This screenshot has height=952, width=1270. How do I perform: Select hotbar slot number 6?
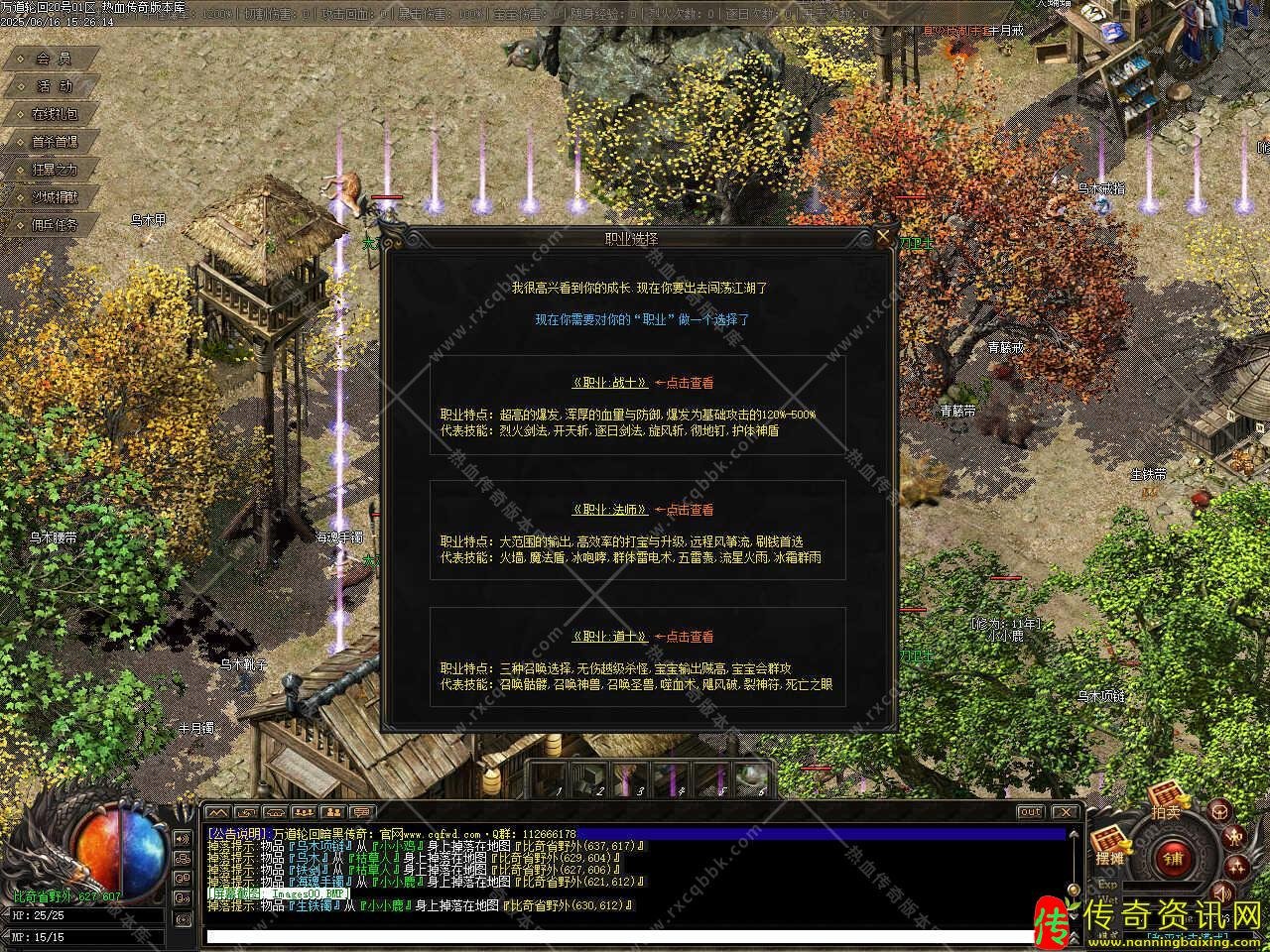(757, 778)
